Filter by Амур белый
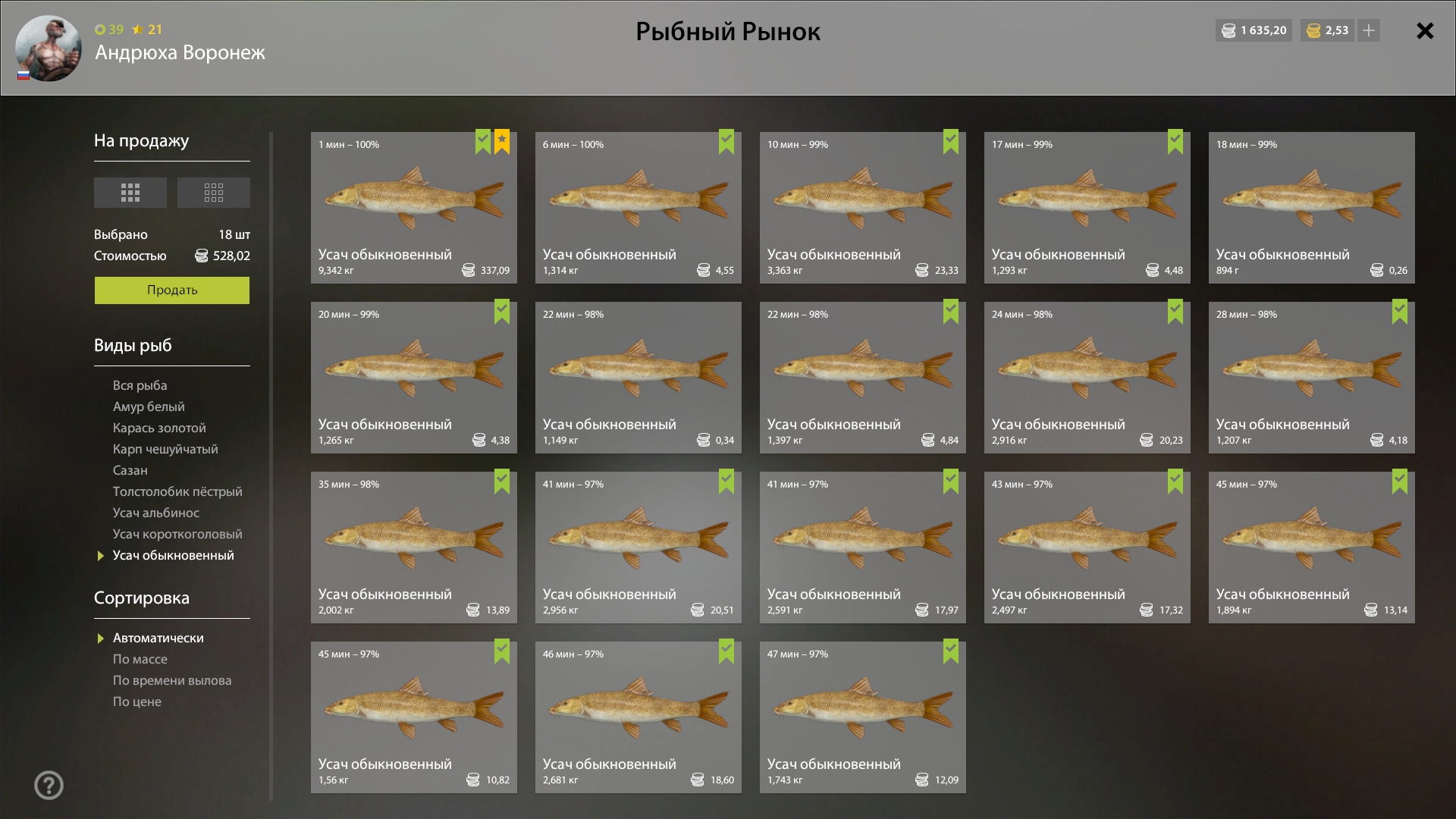 (149, 406)
